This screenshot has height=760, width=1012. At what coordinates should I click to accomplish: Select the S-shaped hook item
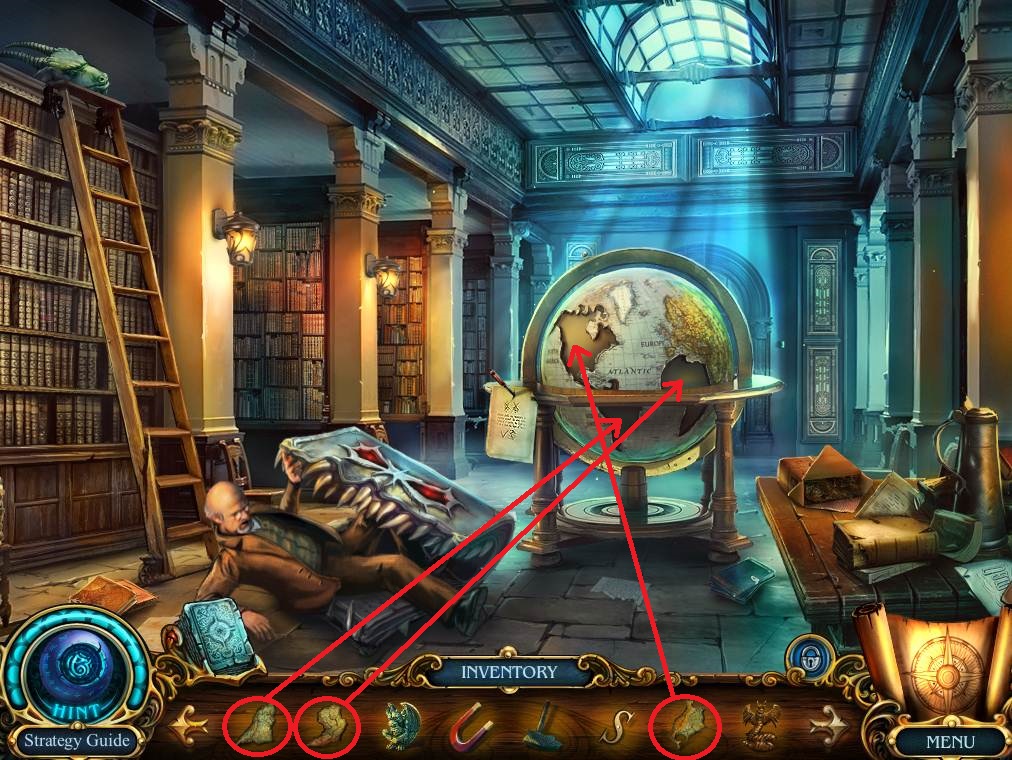tap(611, 726)
